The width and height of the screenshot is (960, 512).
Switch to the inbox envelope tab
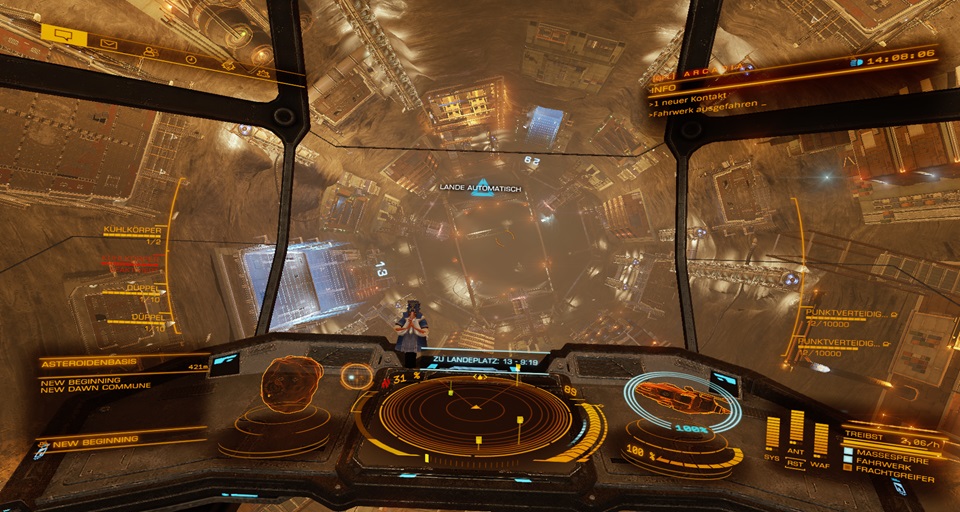click(108, 45)
